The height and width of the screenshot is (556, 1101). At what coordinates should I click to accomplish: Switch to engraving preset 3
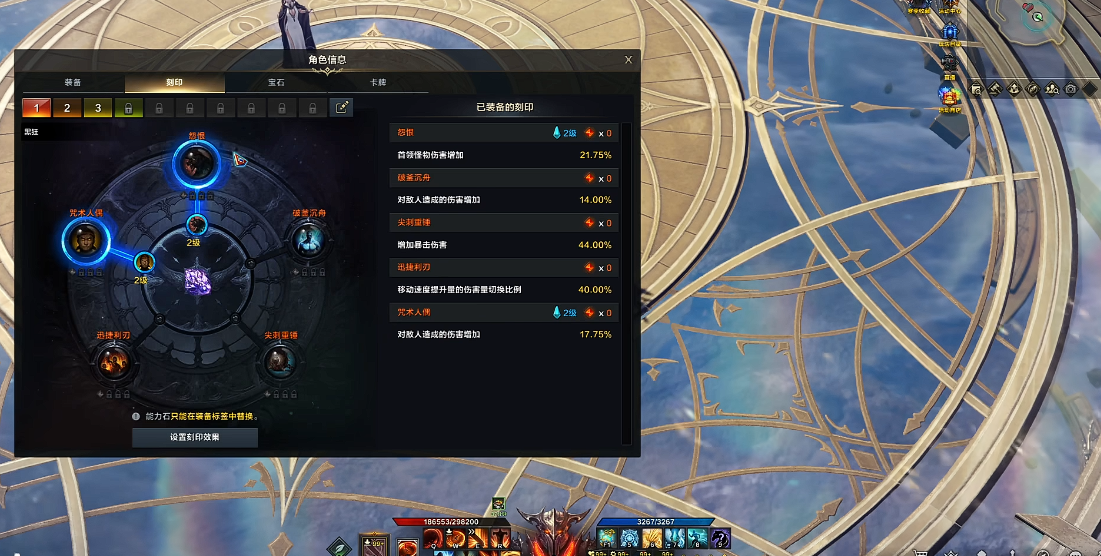pyautogui.click(x=98, y=107)
